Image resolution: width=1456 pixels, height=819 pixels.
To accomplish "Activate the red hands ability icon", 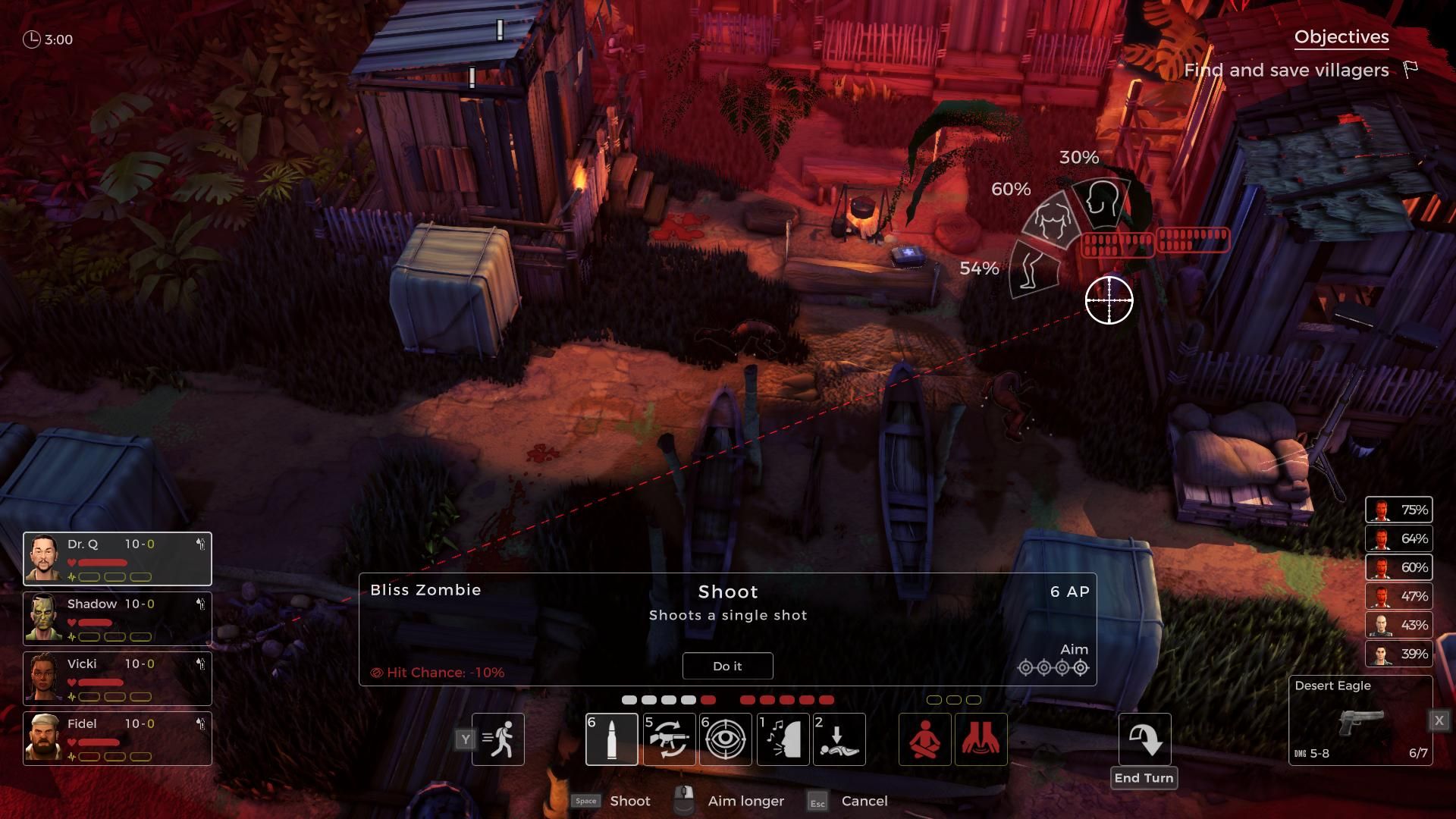I will click(x=981, y=739).
